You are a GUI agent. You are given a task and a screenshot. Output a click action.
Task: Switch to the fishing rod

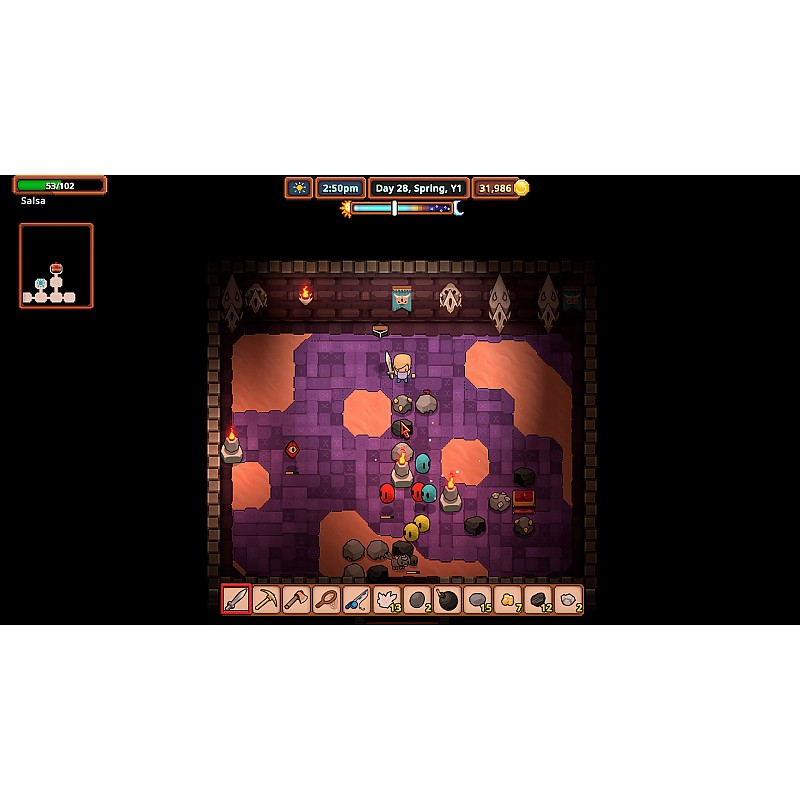click(356, 600)
